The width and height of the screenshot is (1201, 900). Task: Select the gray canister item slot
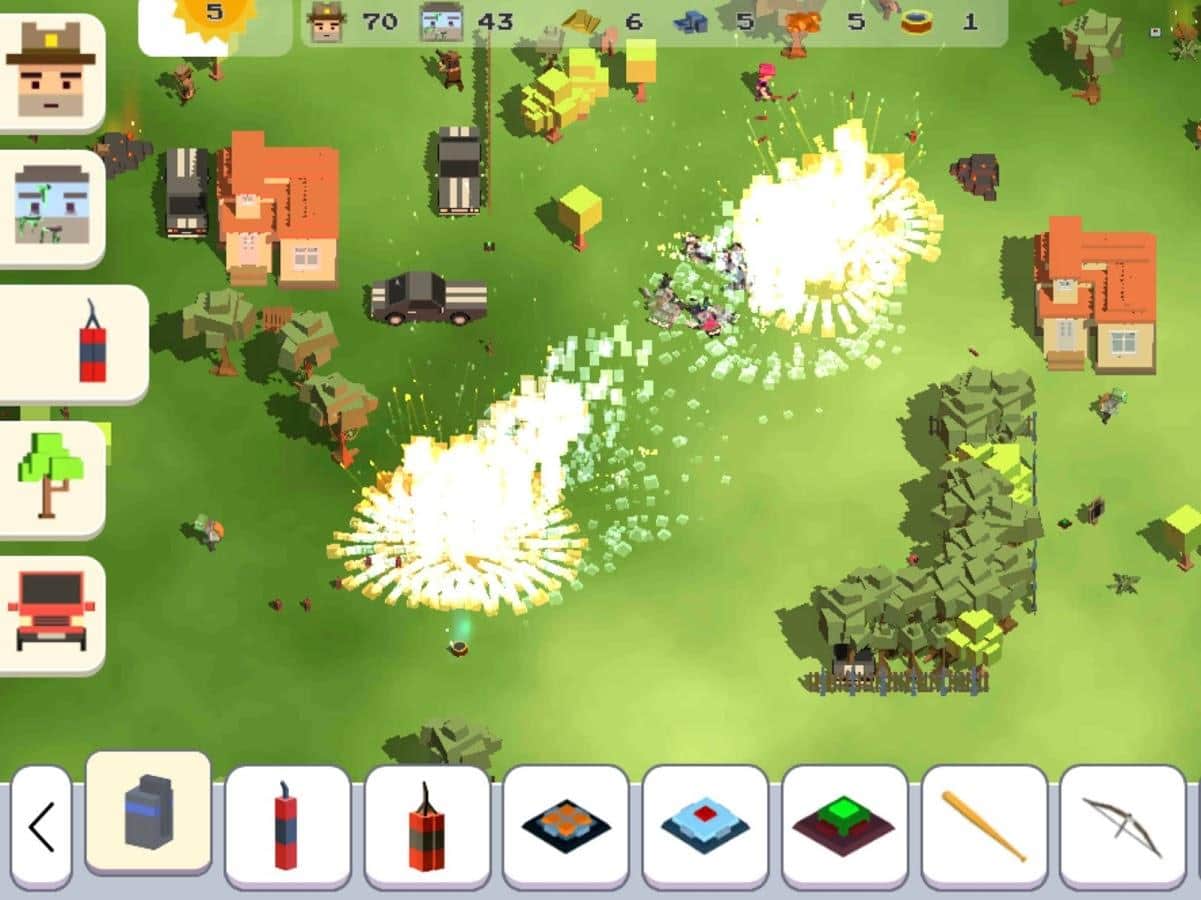point(148,812)
